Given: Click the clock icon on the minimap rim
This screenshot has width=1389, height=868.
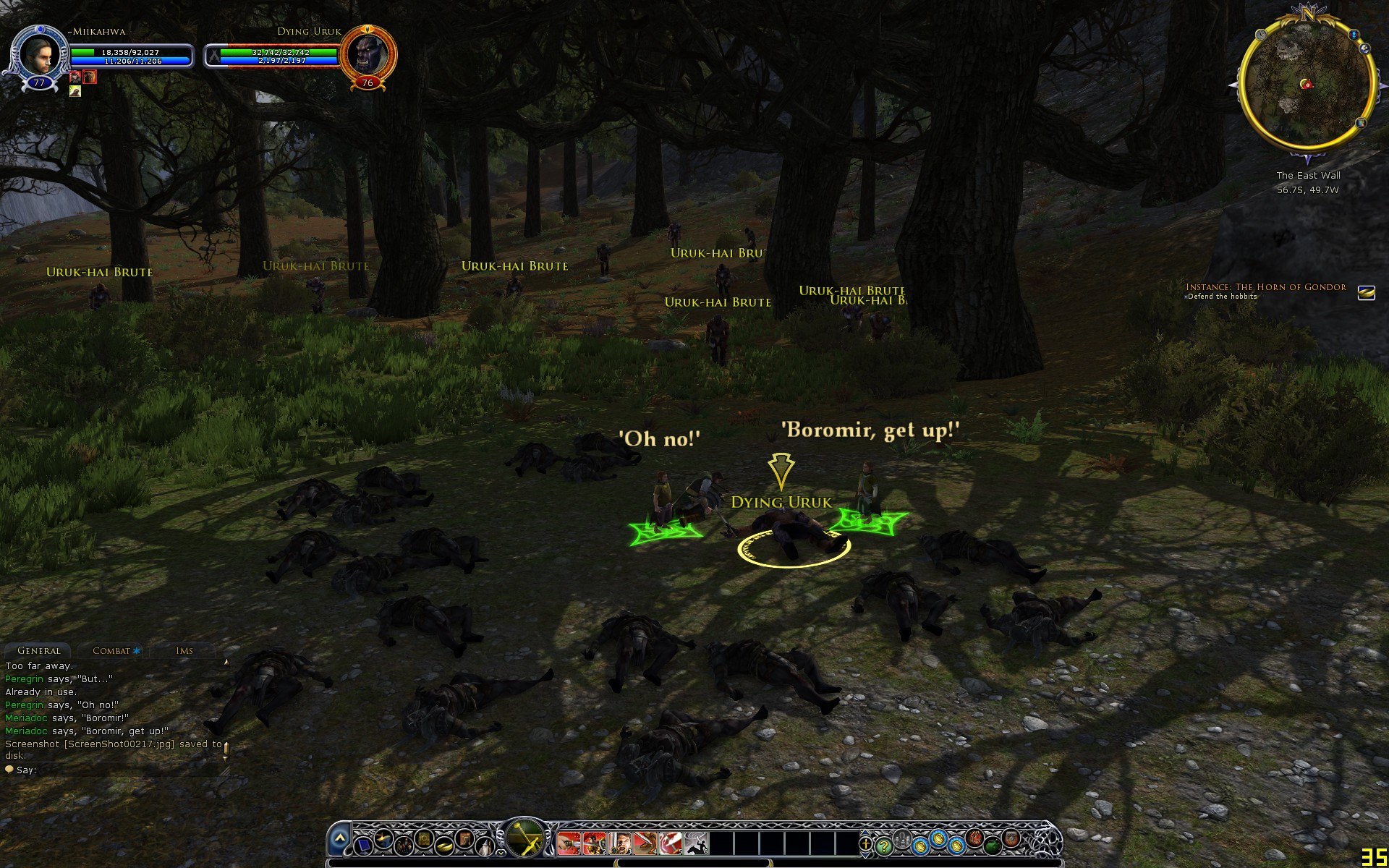Looking at the screenshot, I should [x=1260, y=35].
